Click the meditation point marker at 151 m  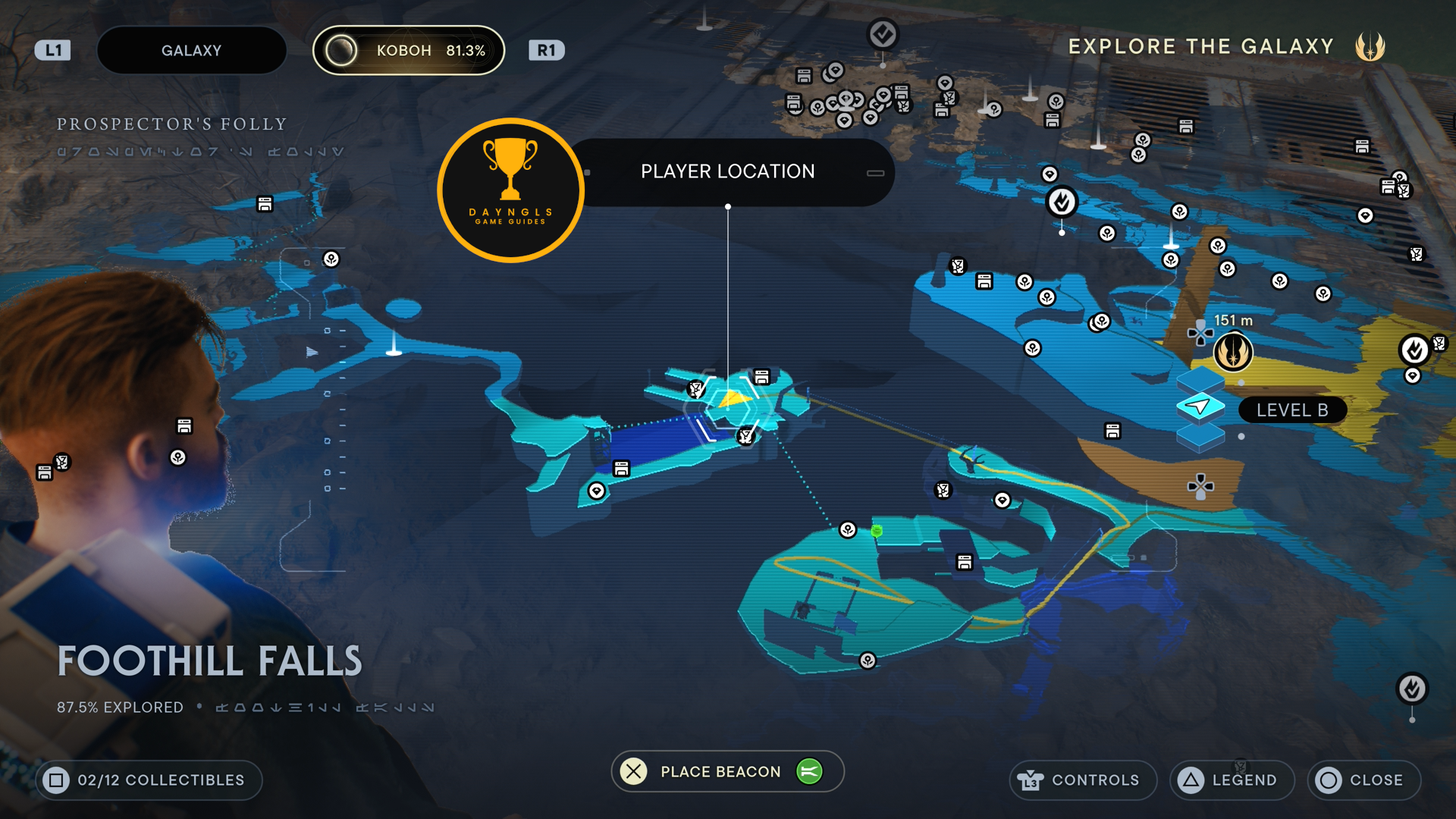[1233, 353]
